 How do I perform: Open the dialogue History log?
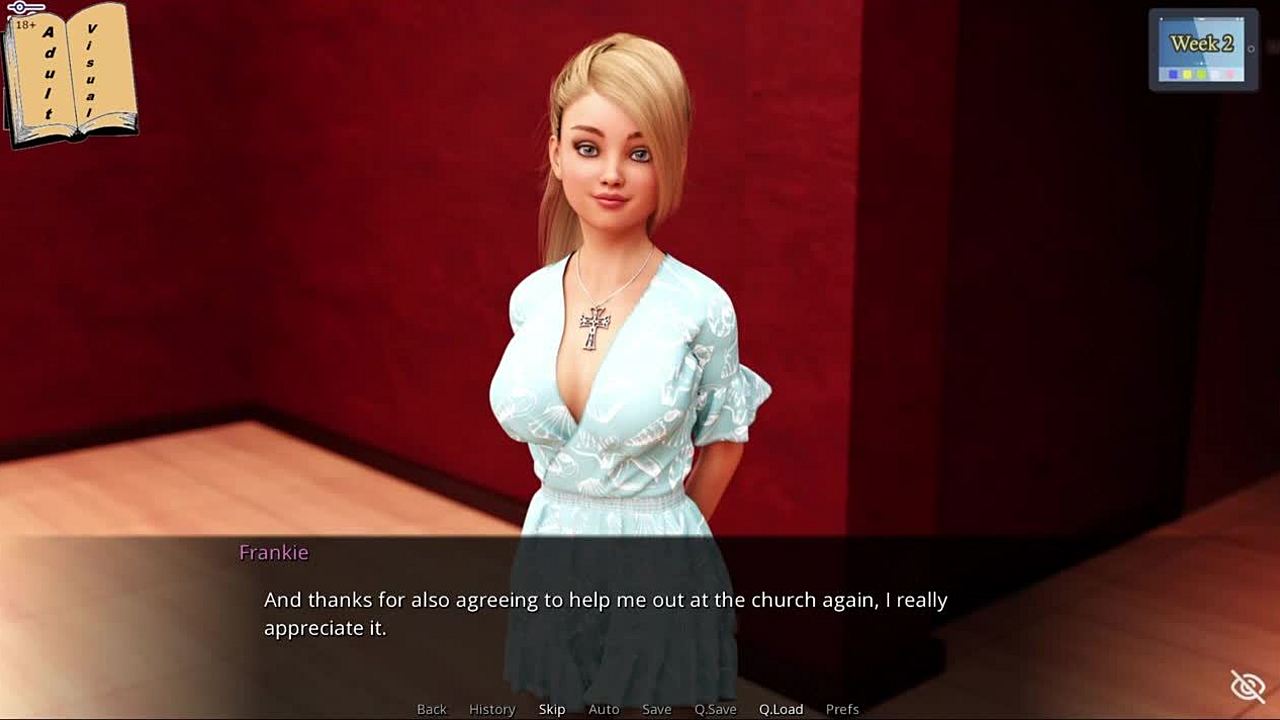[x=492, y=709]
